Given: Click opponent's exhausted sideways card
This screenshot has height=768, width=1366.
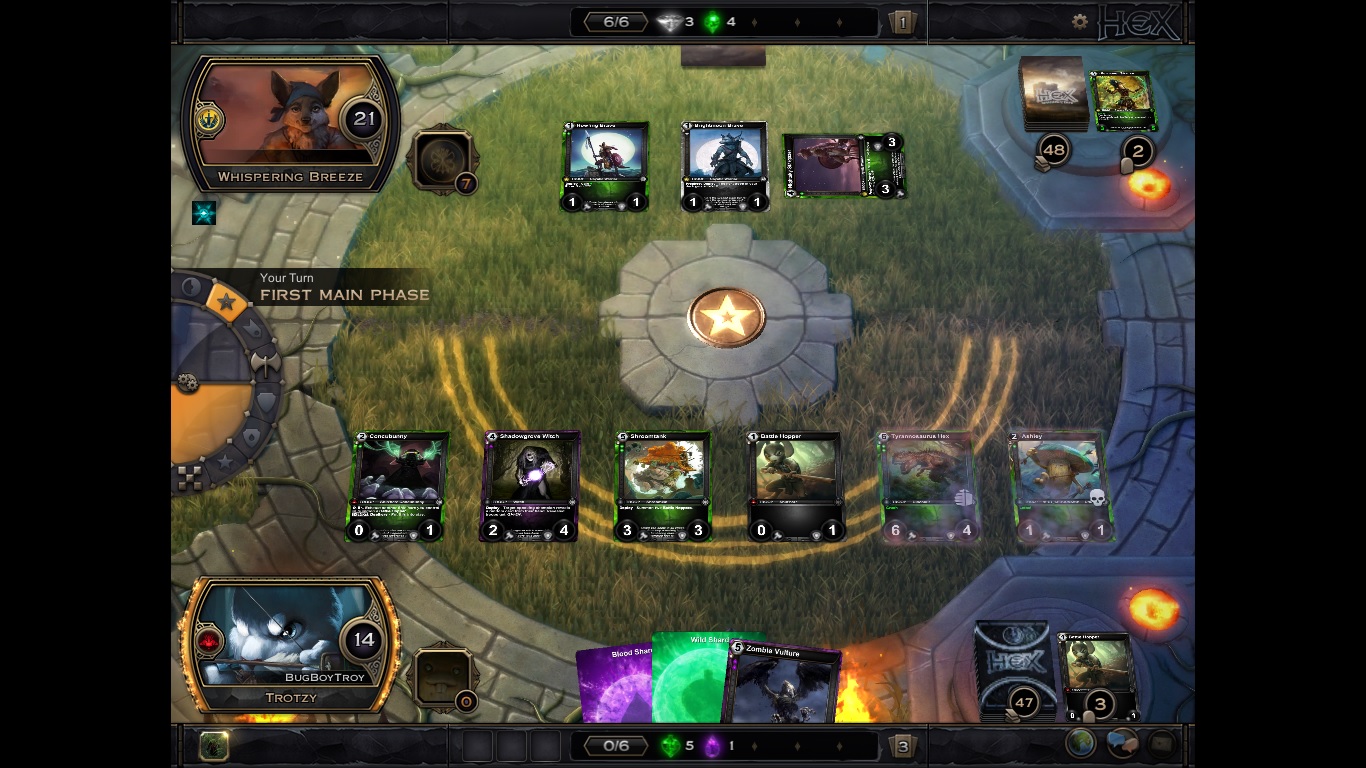Looking at the screenshot, I should pyautogui.click(x=844, y=166).
